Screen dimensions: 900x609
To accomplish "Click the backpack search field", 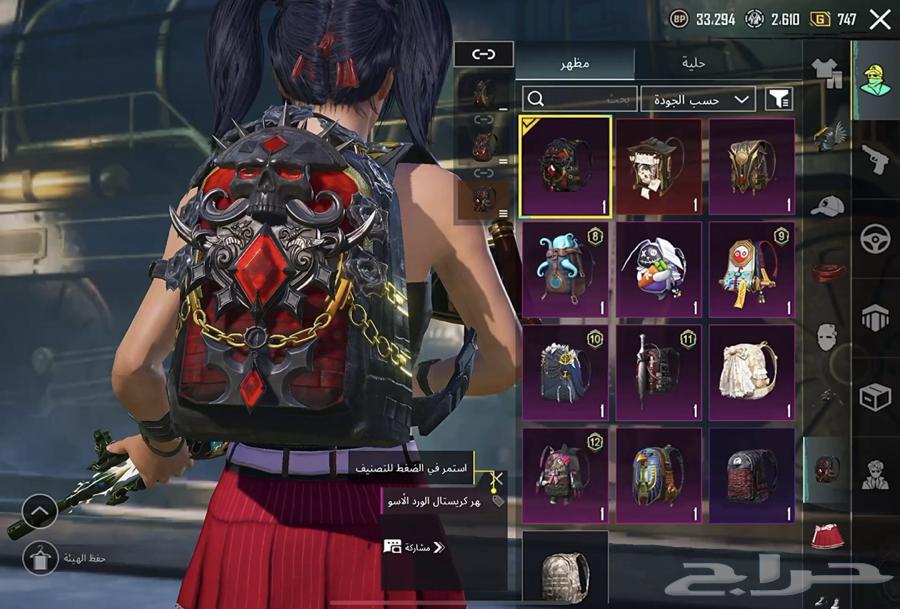I will click(580, 98).
